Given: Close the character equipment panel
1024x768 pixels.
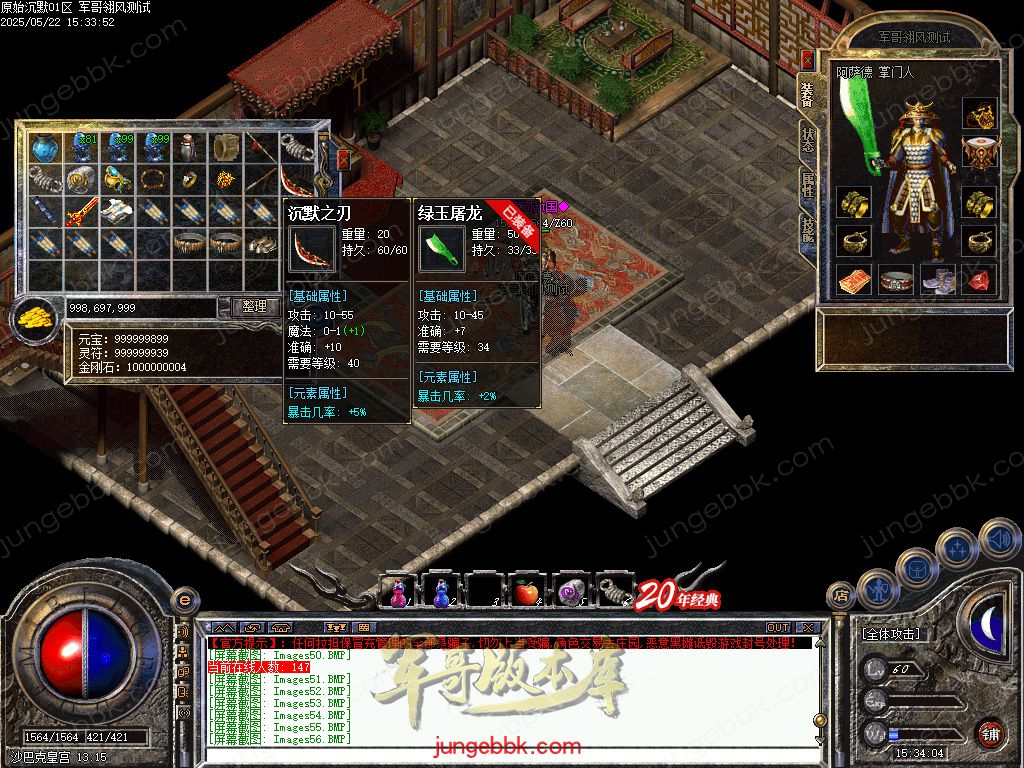Looking at the screenshot, I should click(808, 62).
